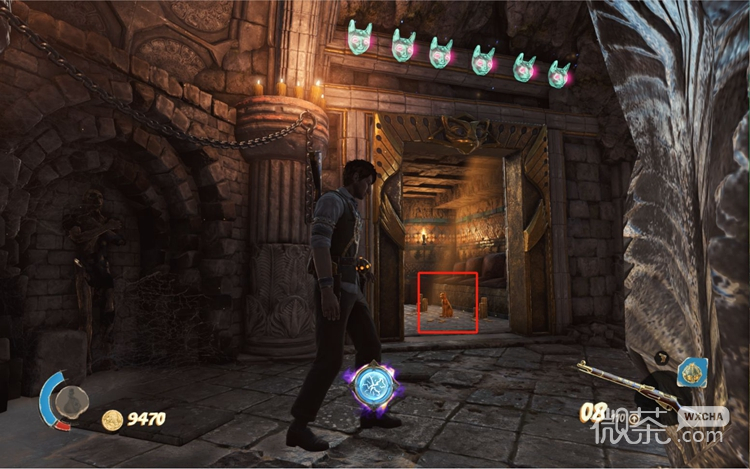Click the gold coin currency icon
The width and height of the screenshot is (750, 469).
pyautogui.click(x=113, y=420)
